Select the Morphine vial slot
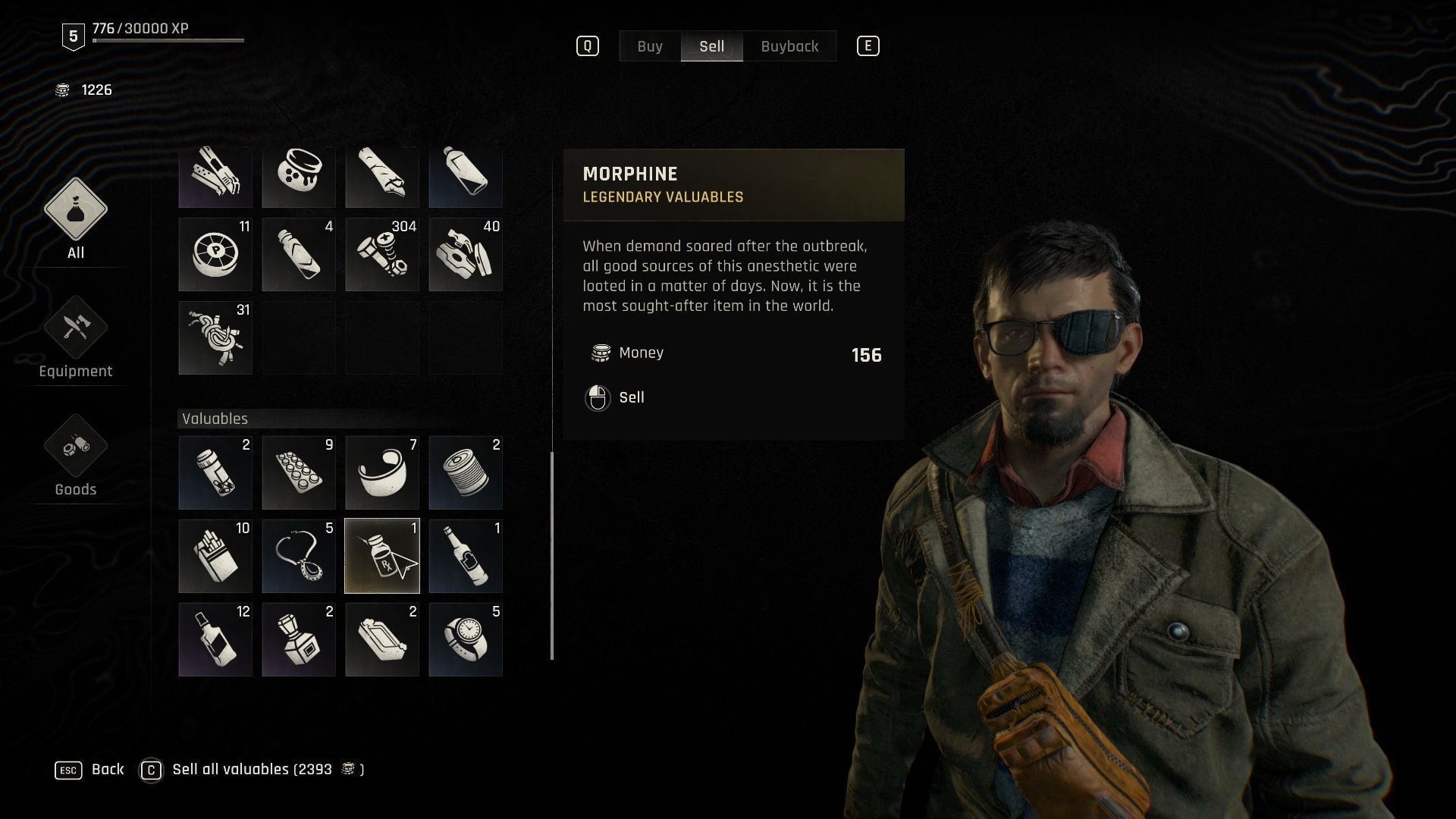Viewport: 1456px width, 819px height. click(x=382, y=556)
